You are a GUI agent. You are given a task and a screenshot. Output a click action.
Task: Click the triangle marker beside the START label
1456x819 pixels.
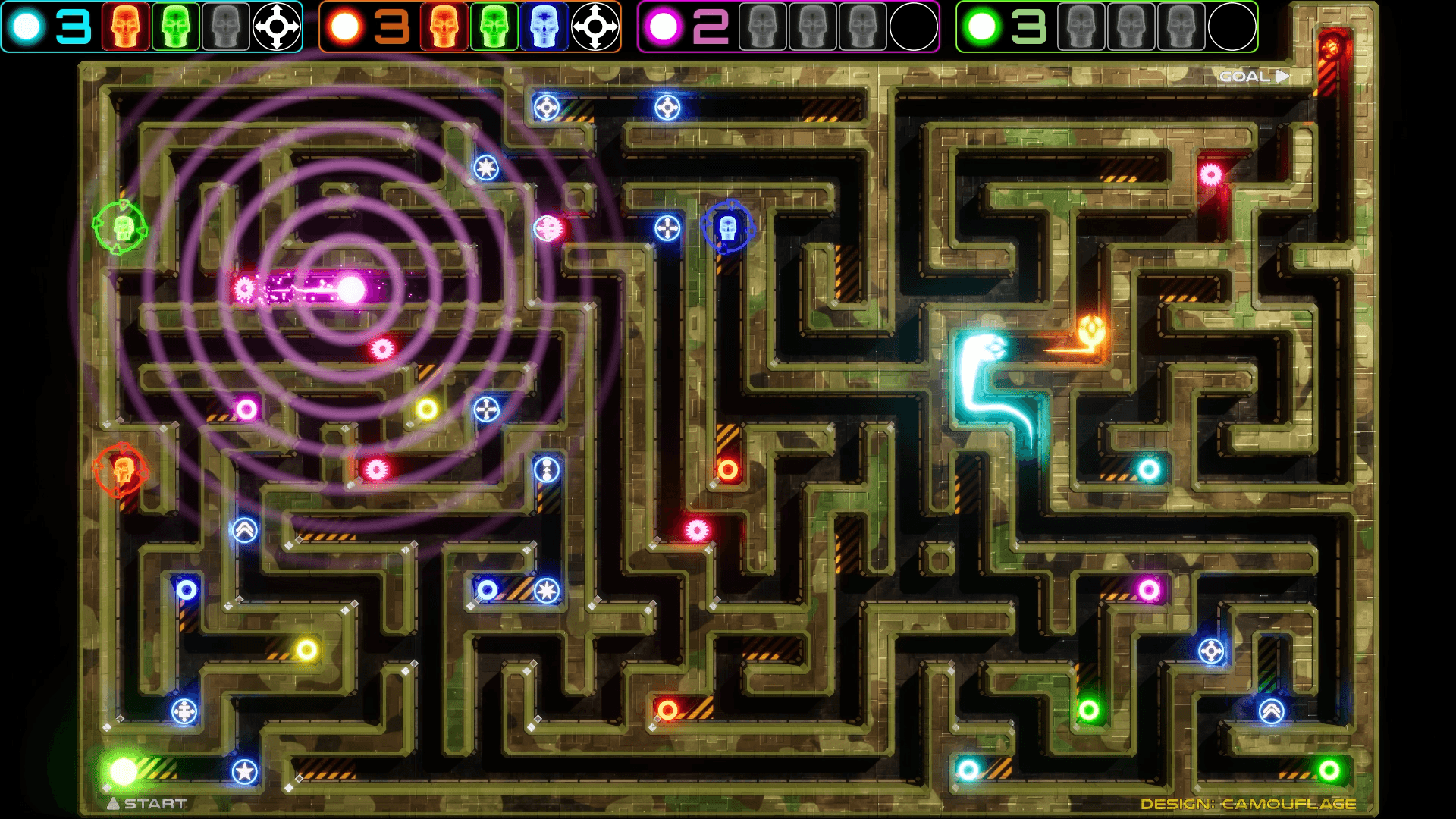pyautogui.click(x=114, y=803)
